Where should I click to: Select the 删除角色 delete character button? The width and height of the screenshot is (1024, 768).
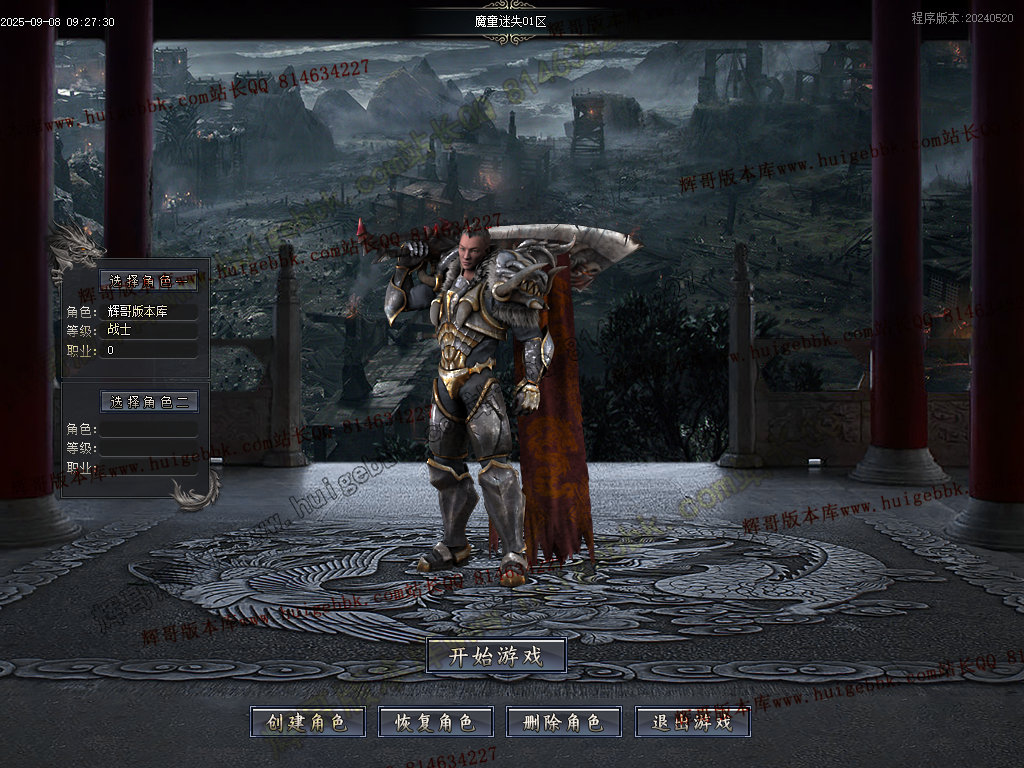coord(563,722)
